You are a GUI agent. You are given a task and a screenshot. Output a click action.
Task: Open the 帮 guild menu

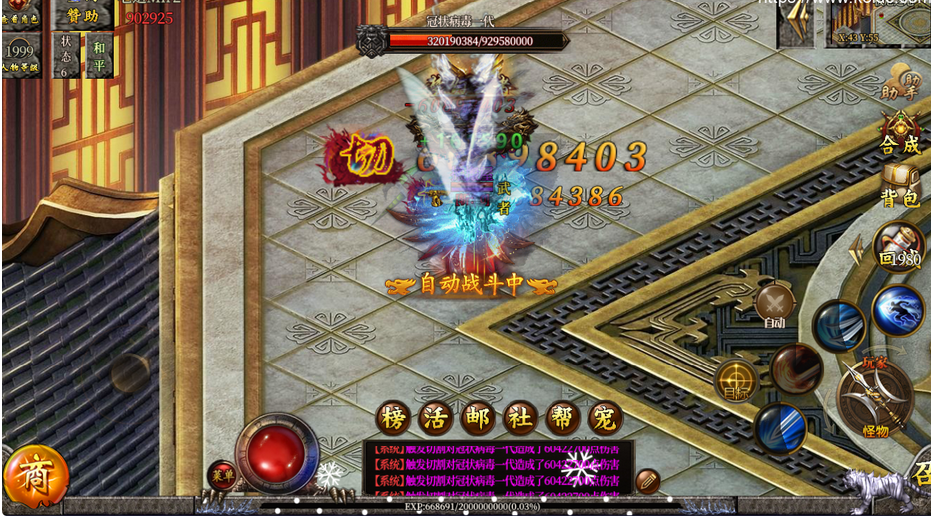pos(563,417)
